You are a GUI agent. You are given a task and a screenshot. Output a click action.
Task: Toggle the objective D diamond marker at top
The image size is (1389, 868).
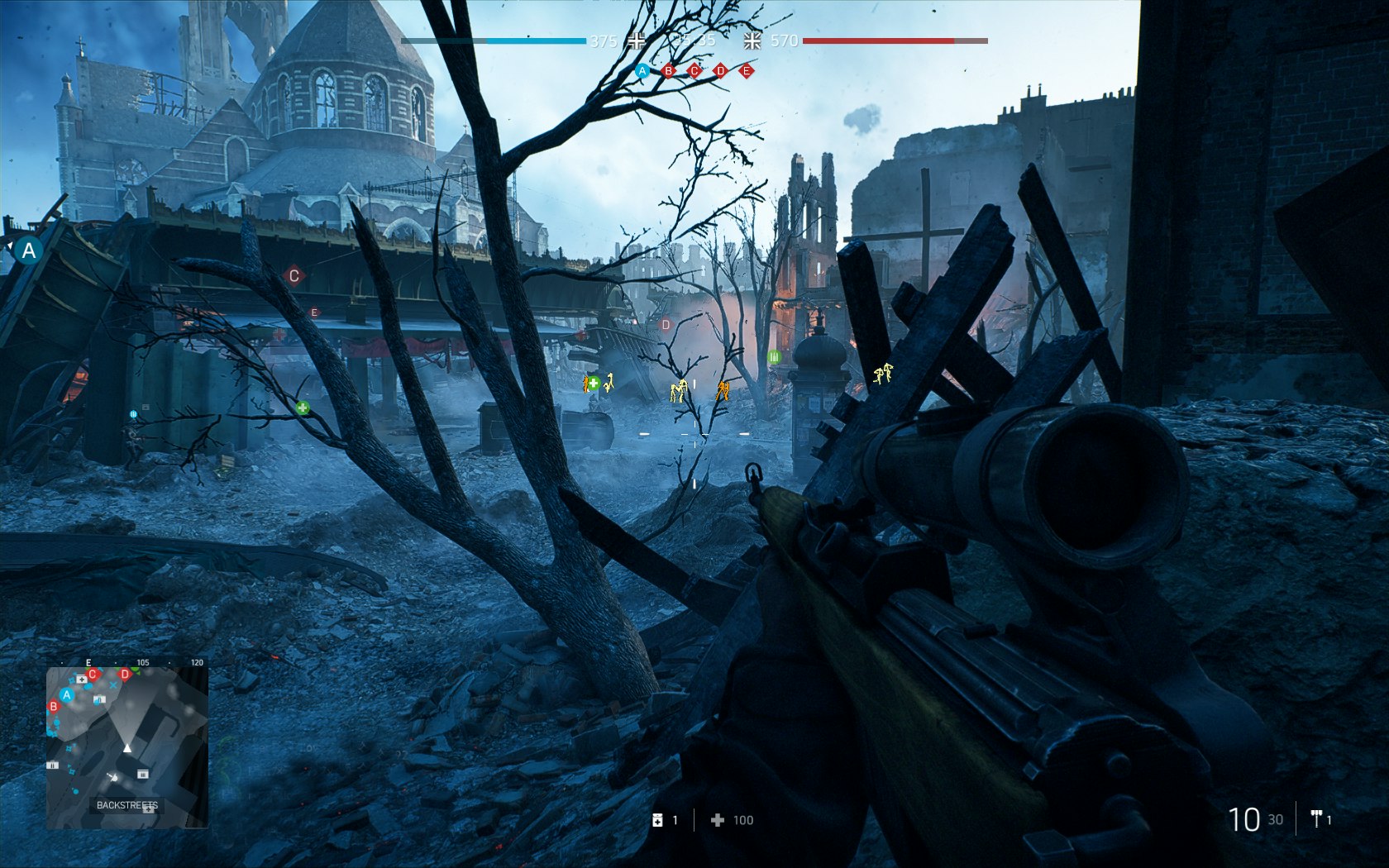point(720,71)
